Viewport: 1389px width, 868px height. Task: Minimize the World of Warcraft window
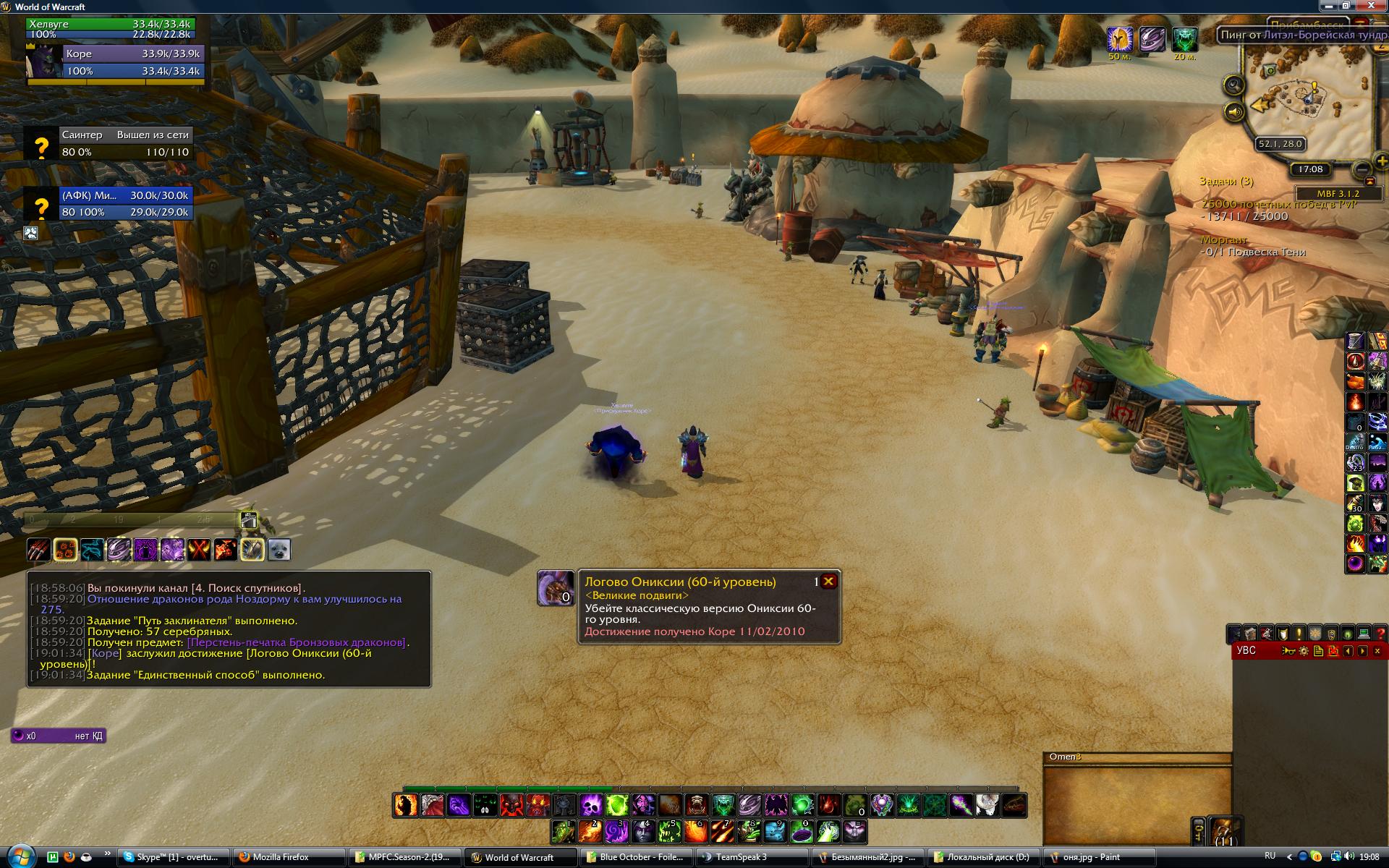tap(1330, 6)
